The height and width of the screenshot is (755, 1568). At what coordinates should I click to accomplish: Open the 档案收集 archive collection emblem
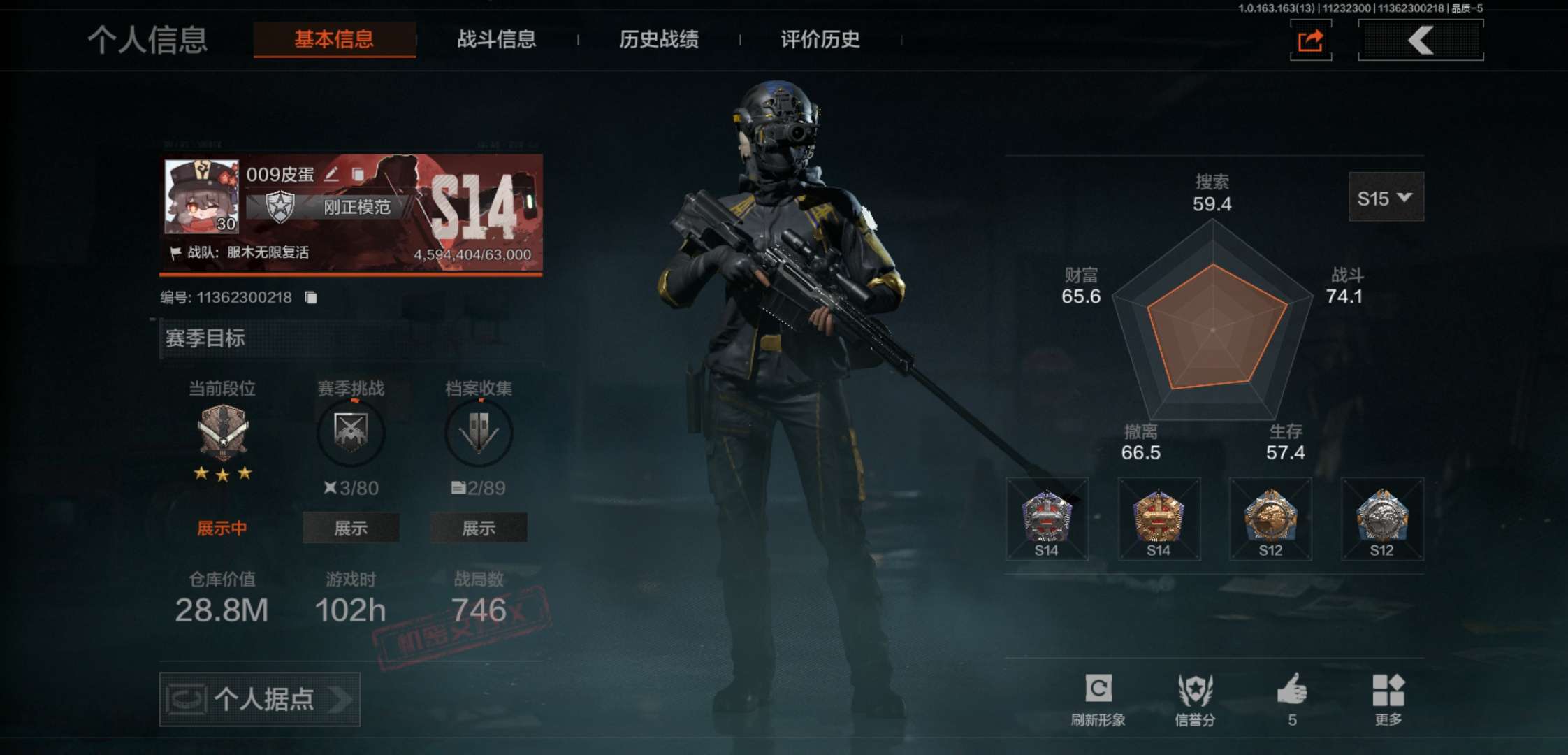click(x=479, y=433)
